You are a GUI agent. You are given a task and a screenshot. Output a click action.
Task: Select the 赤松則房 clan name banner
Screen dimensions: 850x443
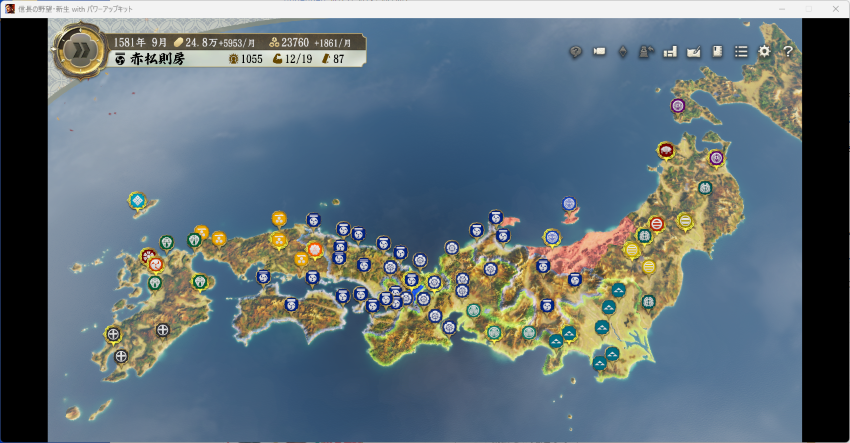click(x=150, y=59)
